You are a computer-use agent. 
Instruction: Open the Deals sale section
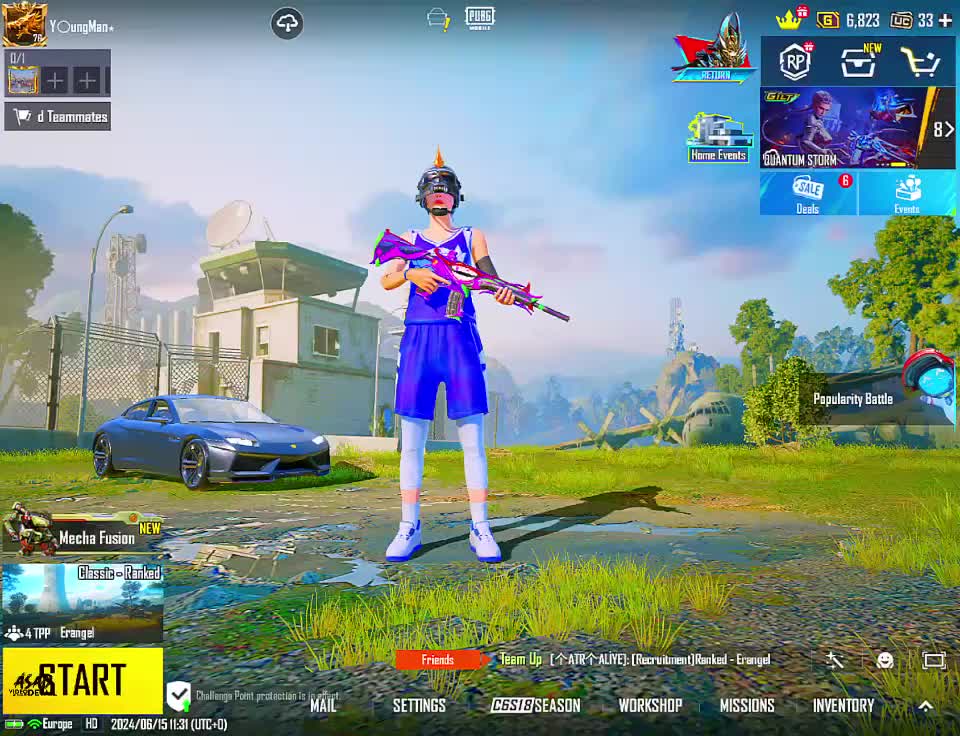pyautogui.click(x=808, y=193)
